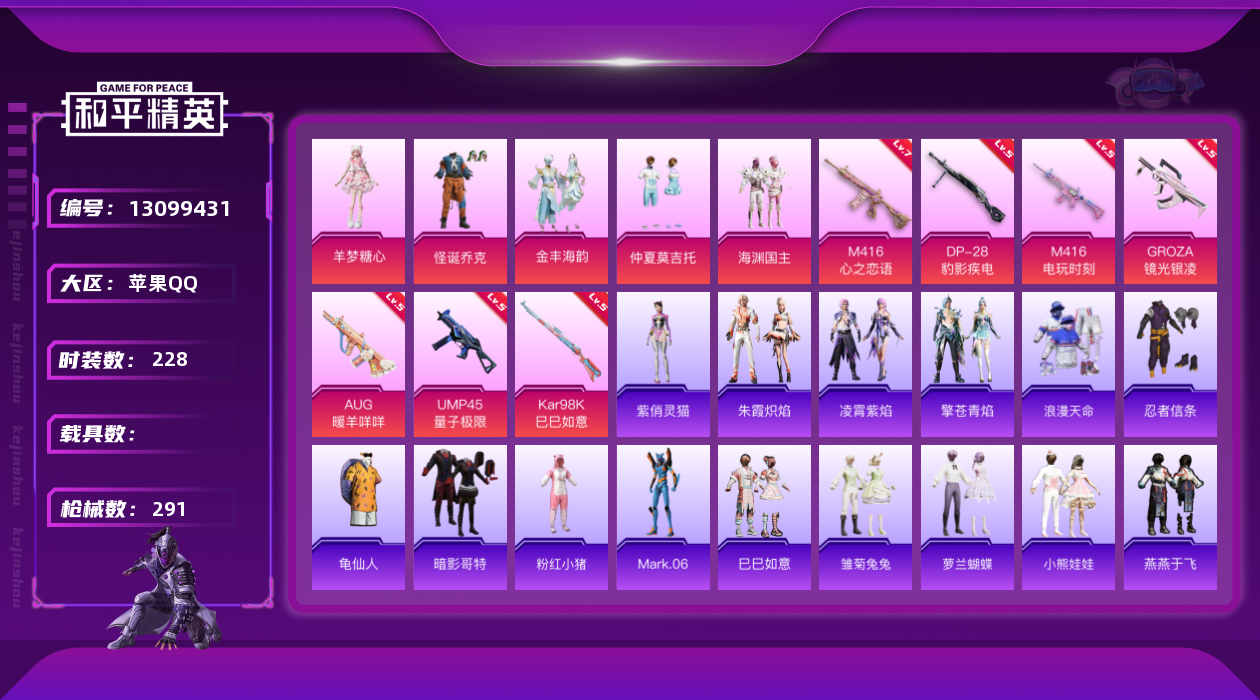Select the 海渊国主 outfit card

click(x=764, y=211)
